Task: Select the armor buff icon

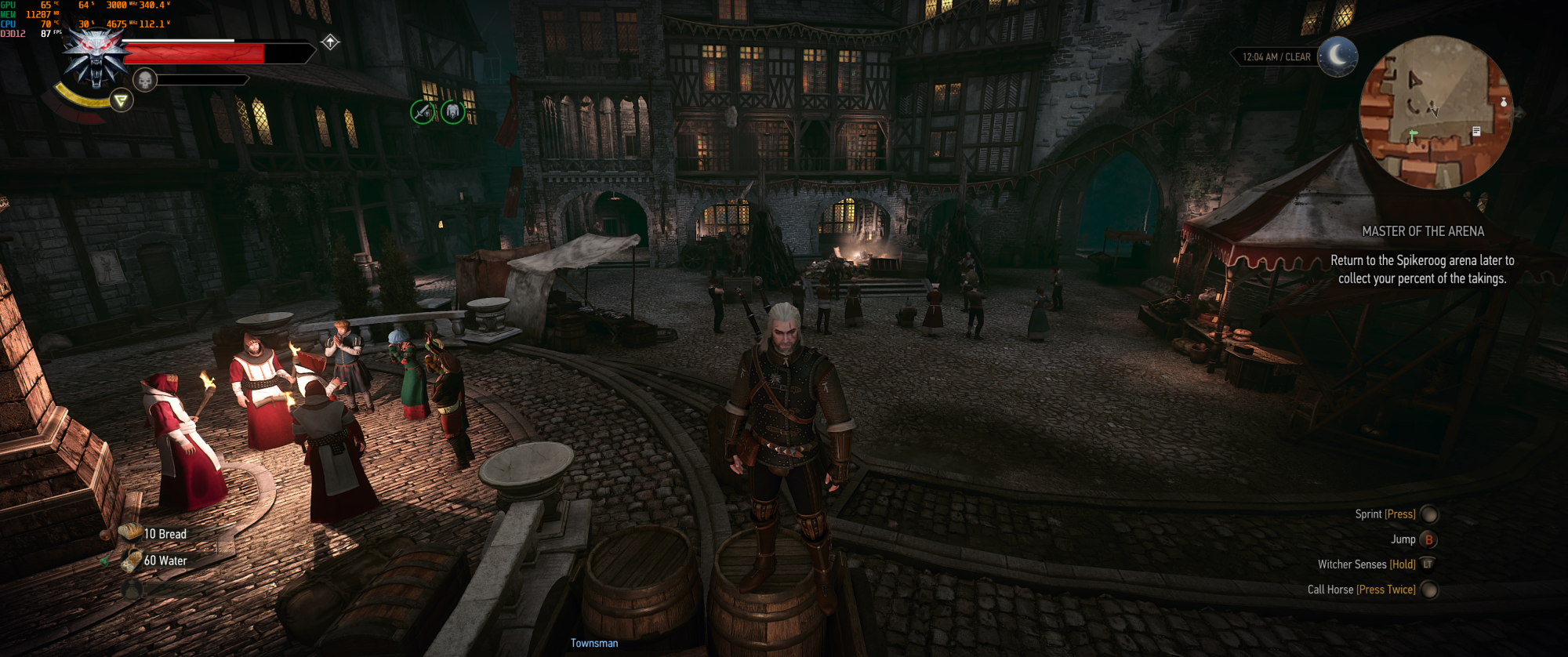Action: tap(452, 112)
